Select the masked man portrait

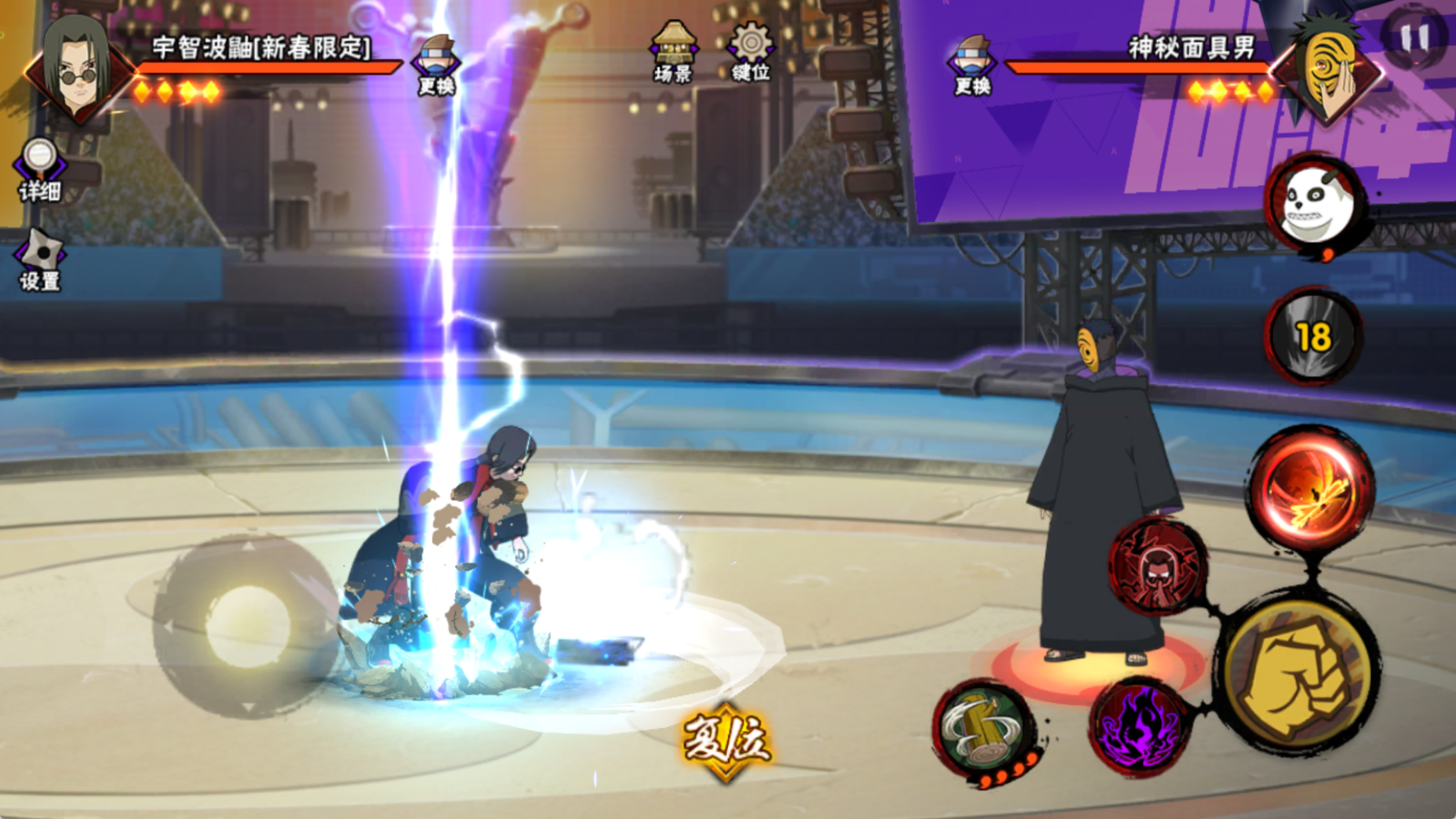pos(1329,69)
